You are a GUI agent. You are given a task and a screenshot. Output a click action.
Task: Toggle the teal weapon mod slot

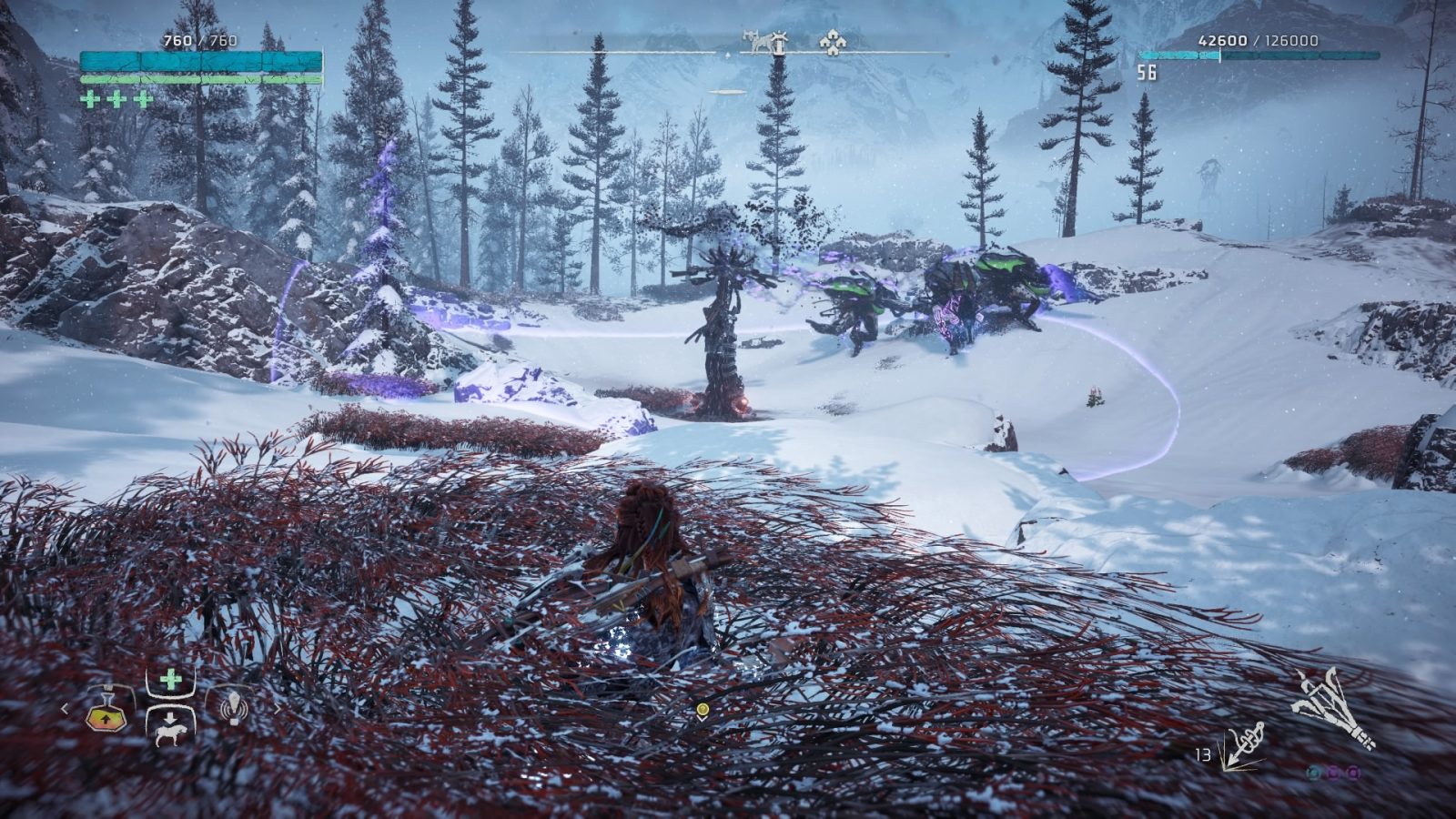point(1313,773)
